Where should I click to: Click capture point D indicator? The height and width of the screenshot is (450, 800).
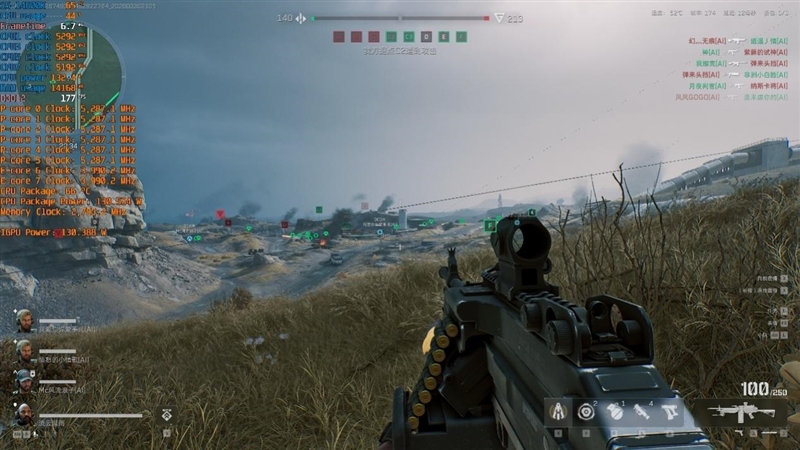coord(426,36)
